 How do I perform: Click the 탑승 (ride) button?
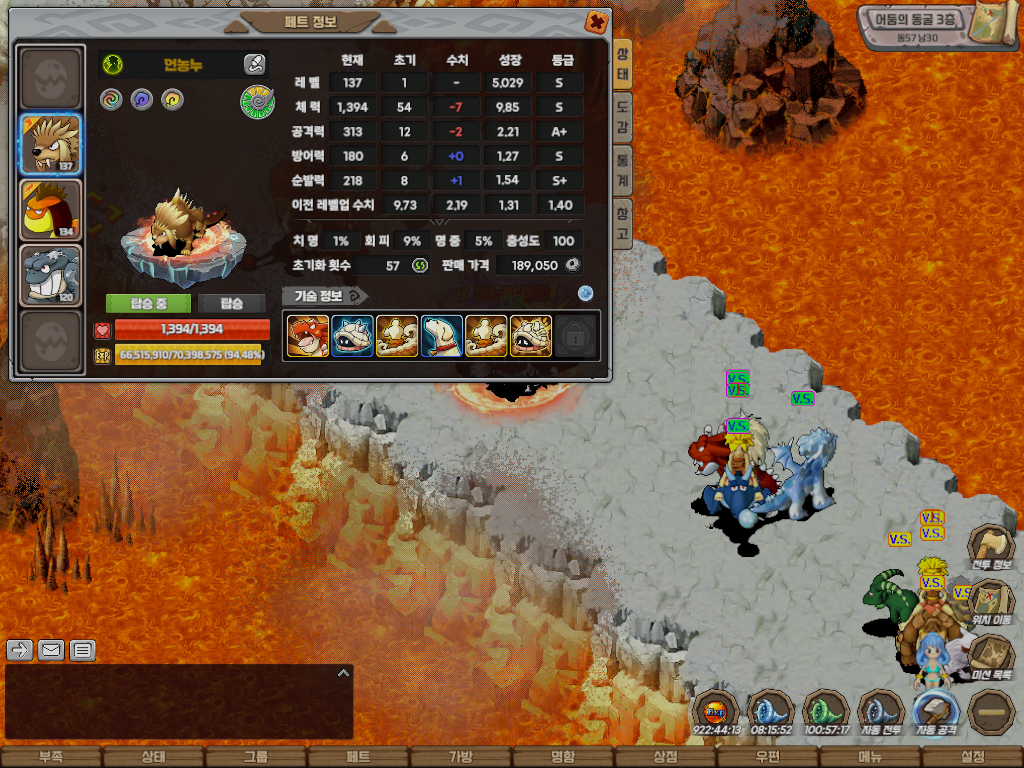tap(231, 304)
